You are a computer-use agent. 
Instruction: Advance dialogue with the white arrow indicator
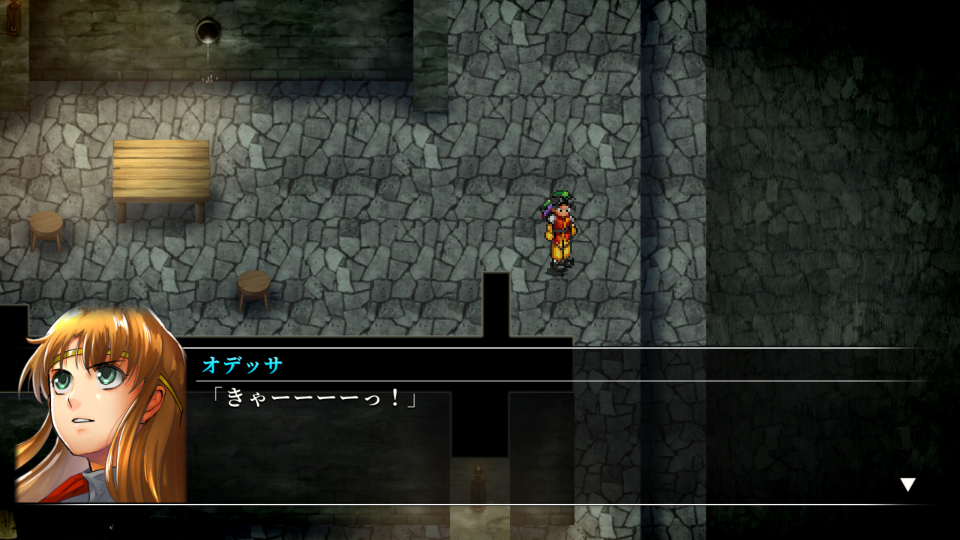(x=908, y=485)
